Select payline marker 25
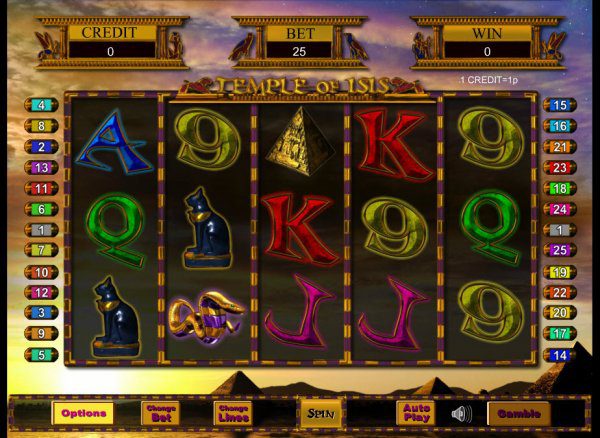 pos(559,250)
